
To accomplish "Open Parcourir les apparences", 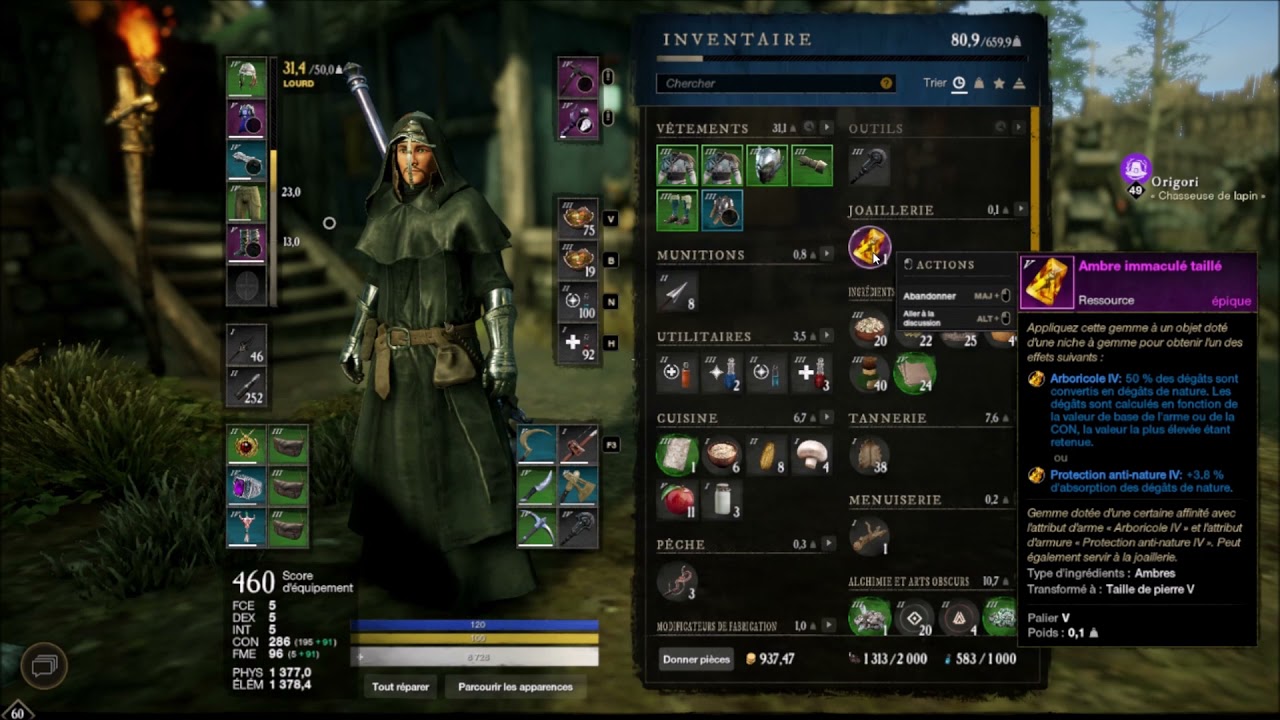I will pos(515,687).
